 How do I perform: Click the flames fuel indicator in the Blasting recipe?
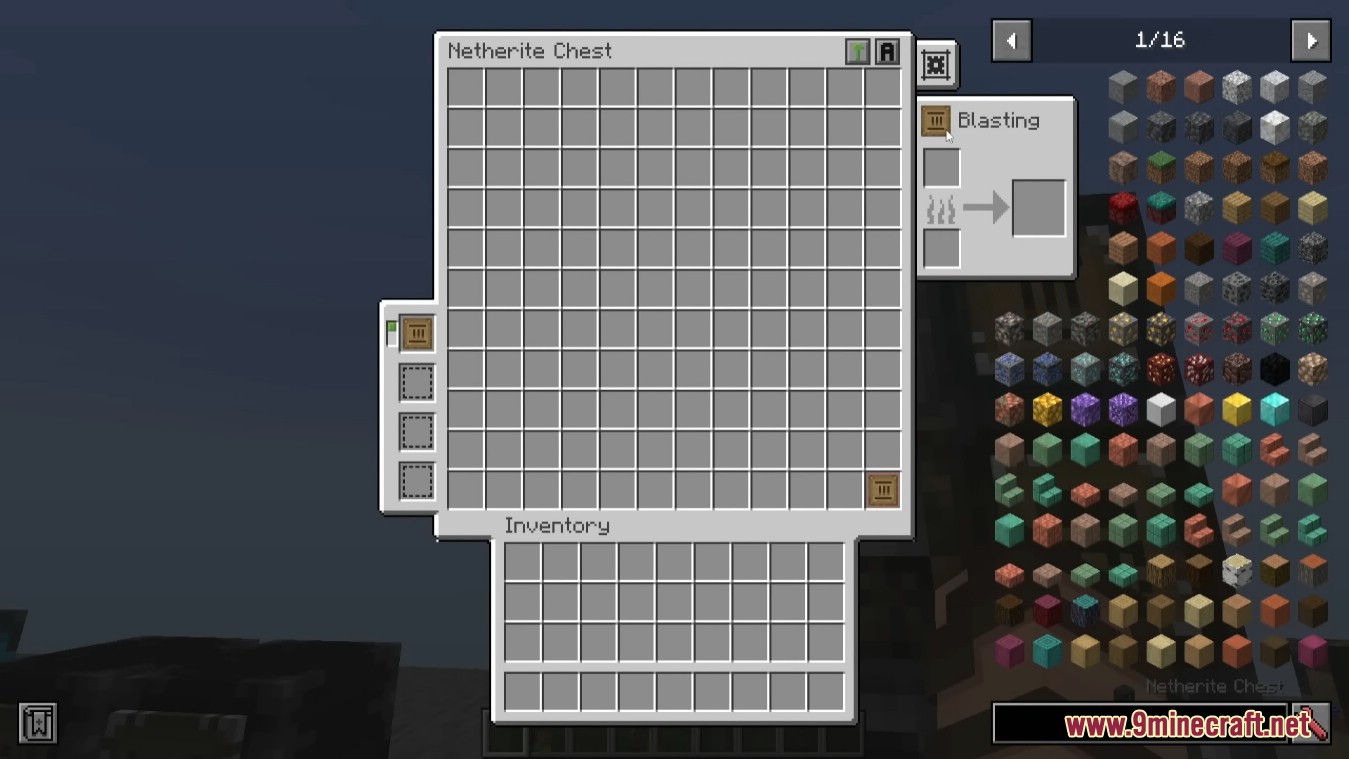pyautogui.click(x=941, y=208)
